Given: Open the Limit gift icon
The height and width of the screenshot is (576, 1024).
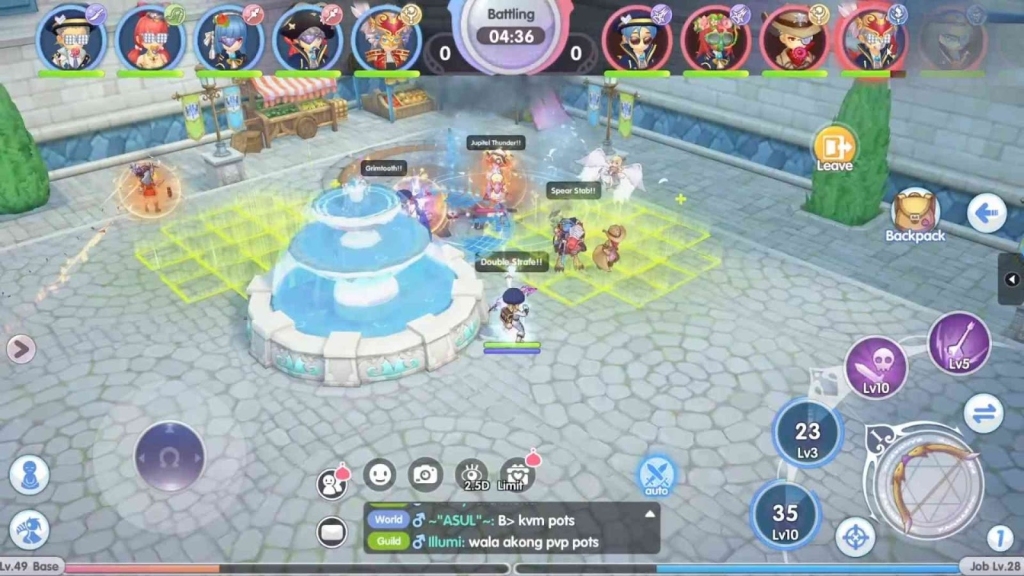Looking at the screenshot, I should [x=516, y=474].
